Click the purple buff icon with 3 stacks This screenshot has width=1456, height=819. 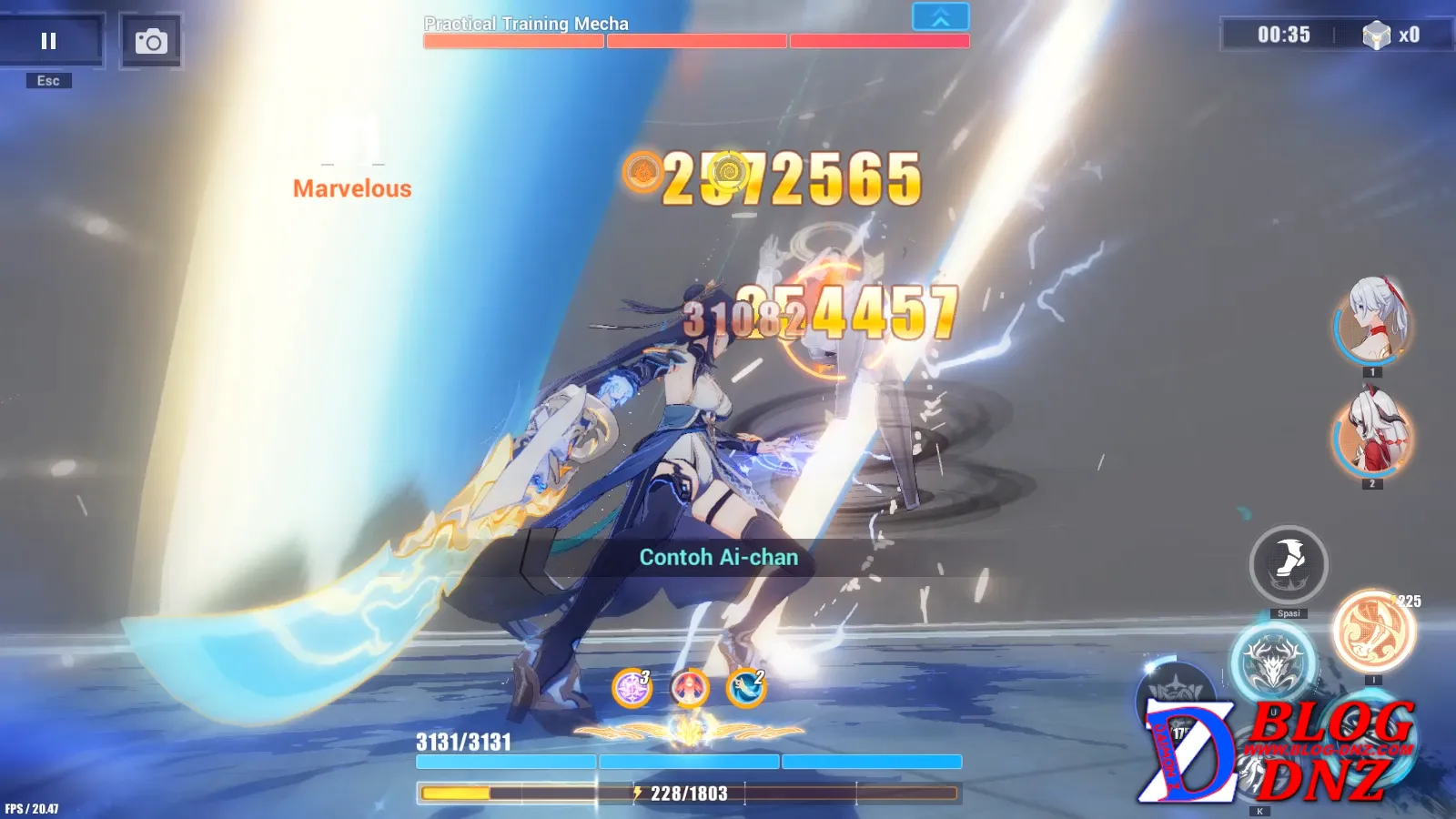(x=632, y=688)
